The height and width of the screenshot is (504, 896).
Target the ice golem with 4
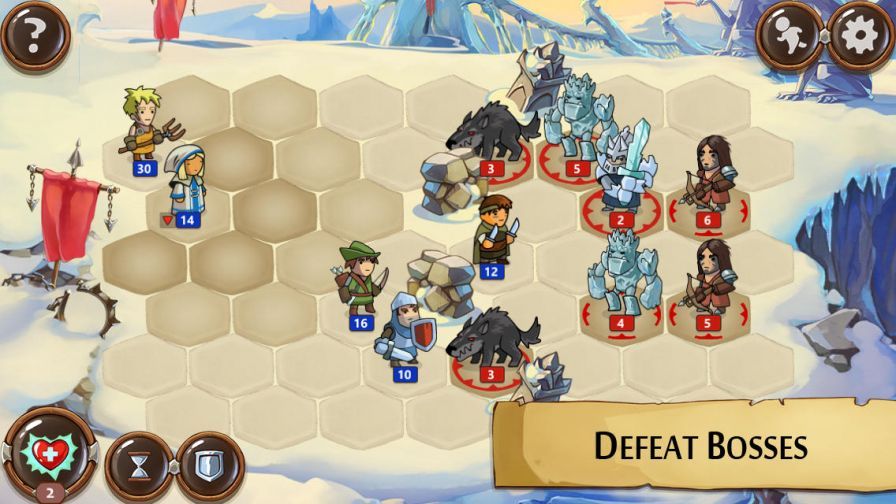[620, 275]
